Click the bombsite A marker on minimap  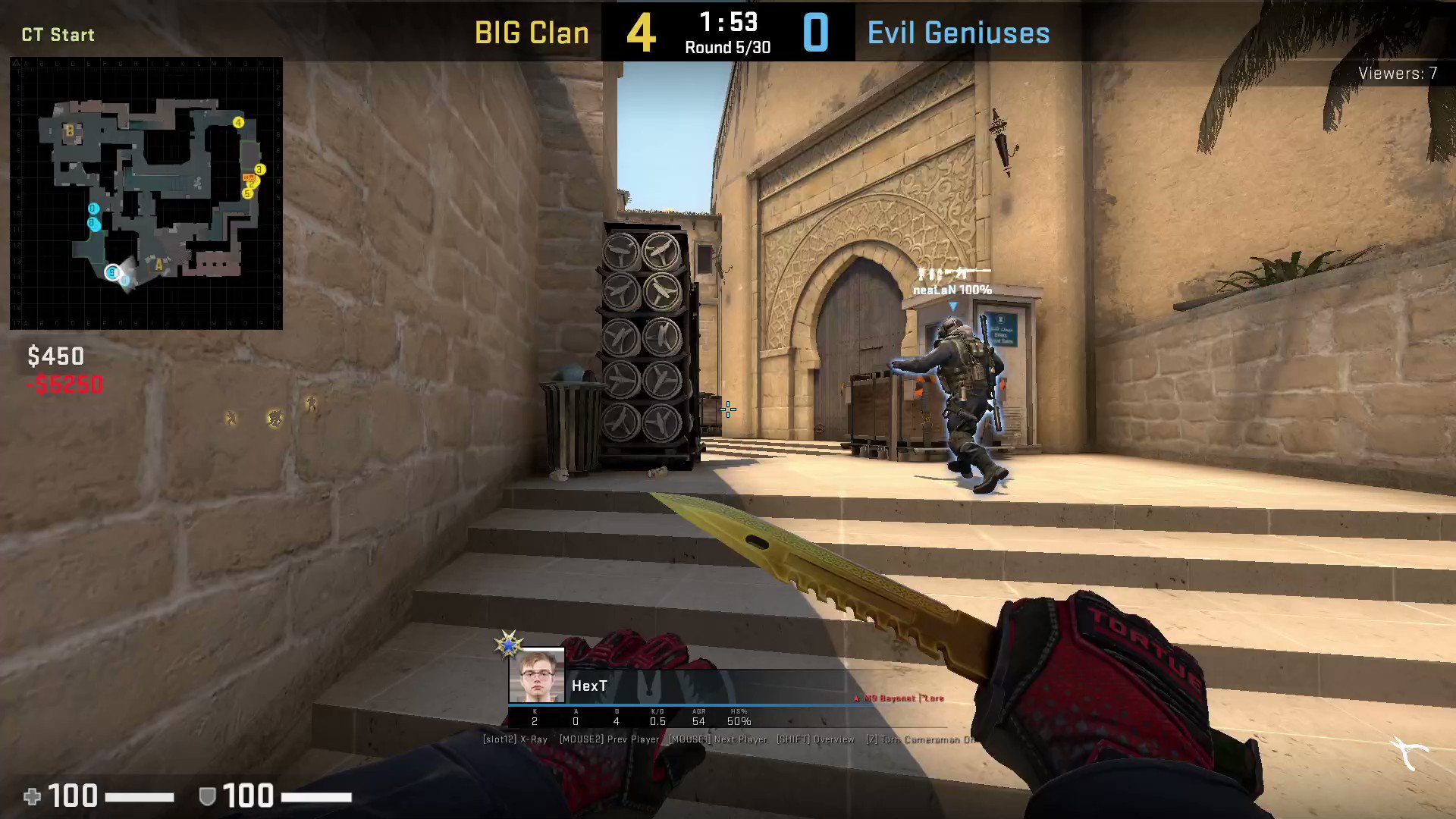(x=158, y=265)
